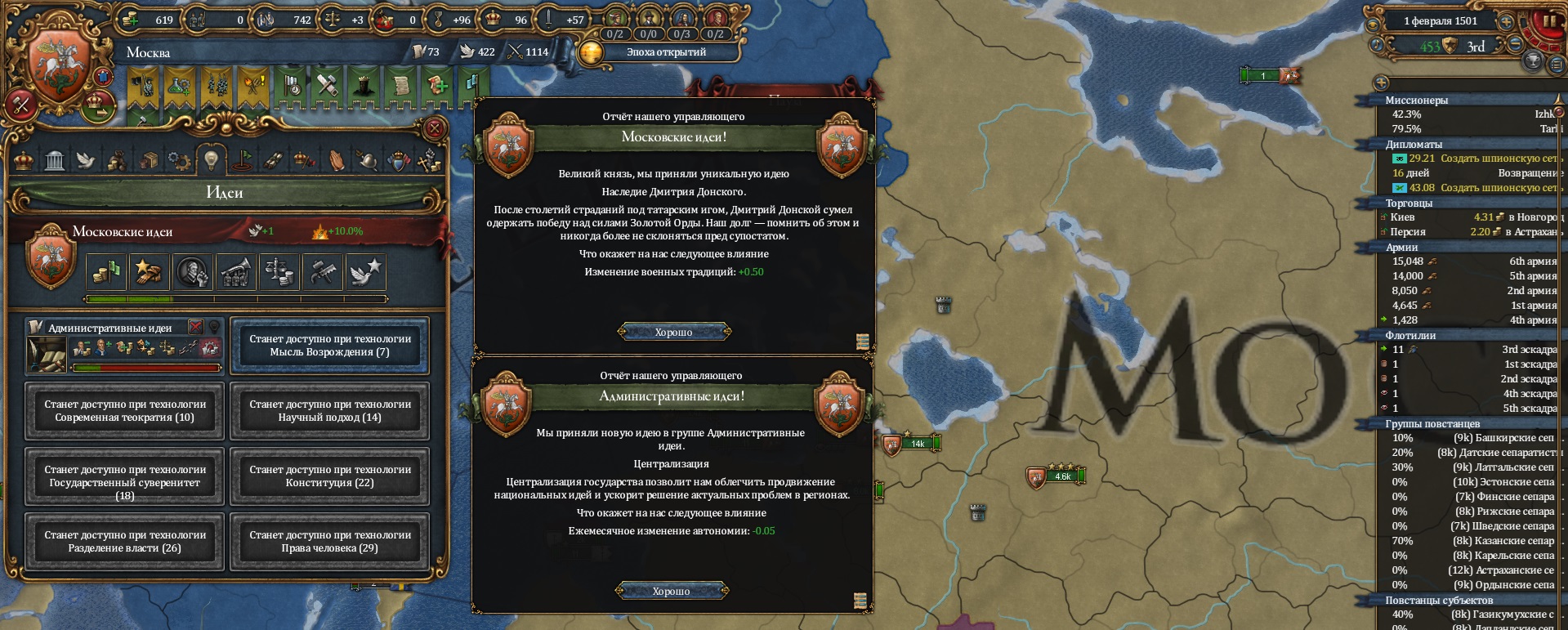1568x630 pixels.
Task: Select the scales-of-justice idea icon
Action: (x=279, y=271)
